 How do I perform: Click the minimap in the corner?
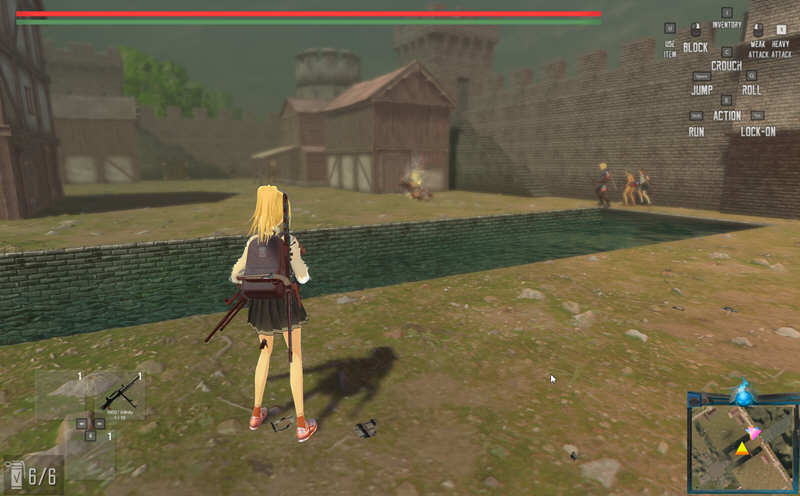click(x=742, y=440)
